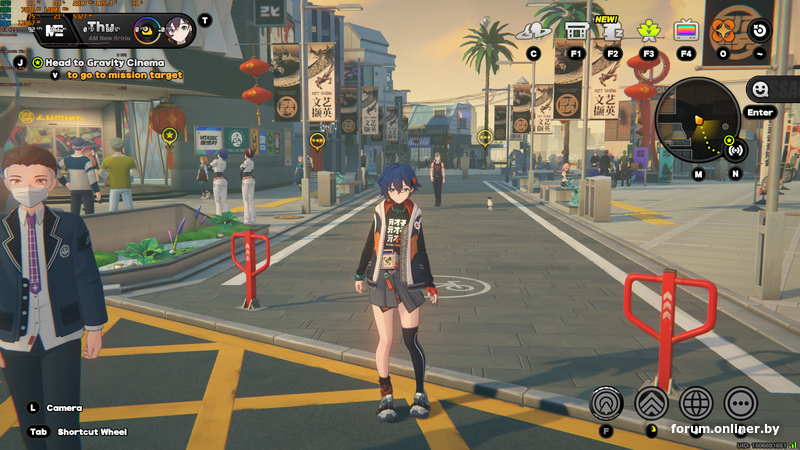Viewport: 800px width, 450px height.
Task: Open the shop storefront icon
Action: point(575,31)
